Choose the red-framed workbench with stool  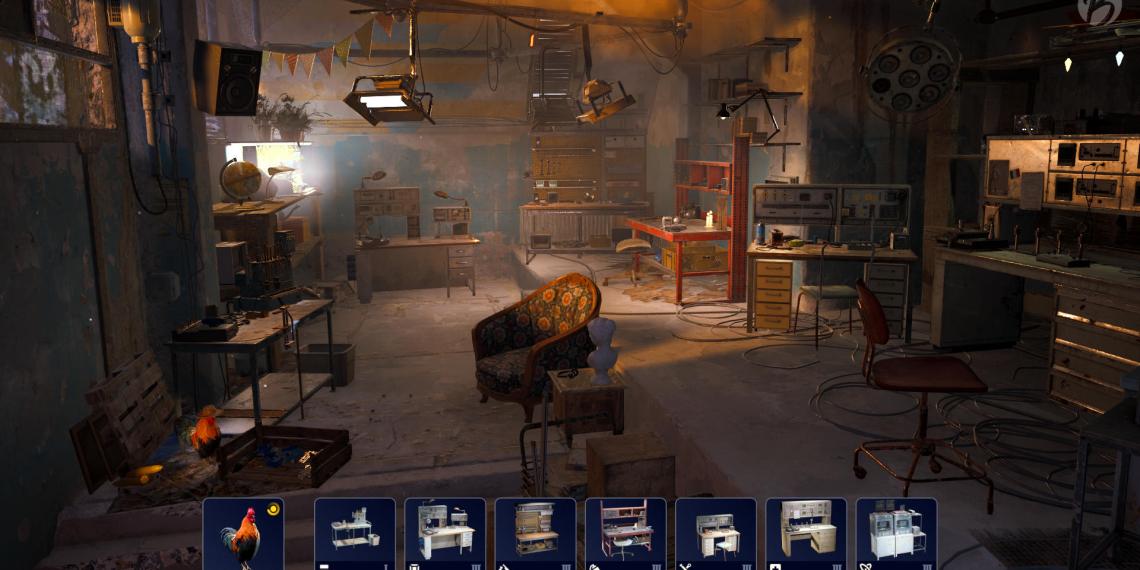point(625,532)
